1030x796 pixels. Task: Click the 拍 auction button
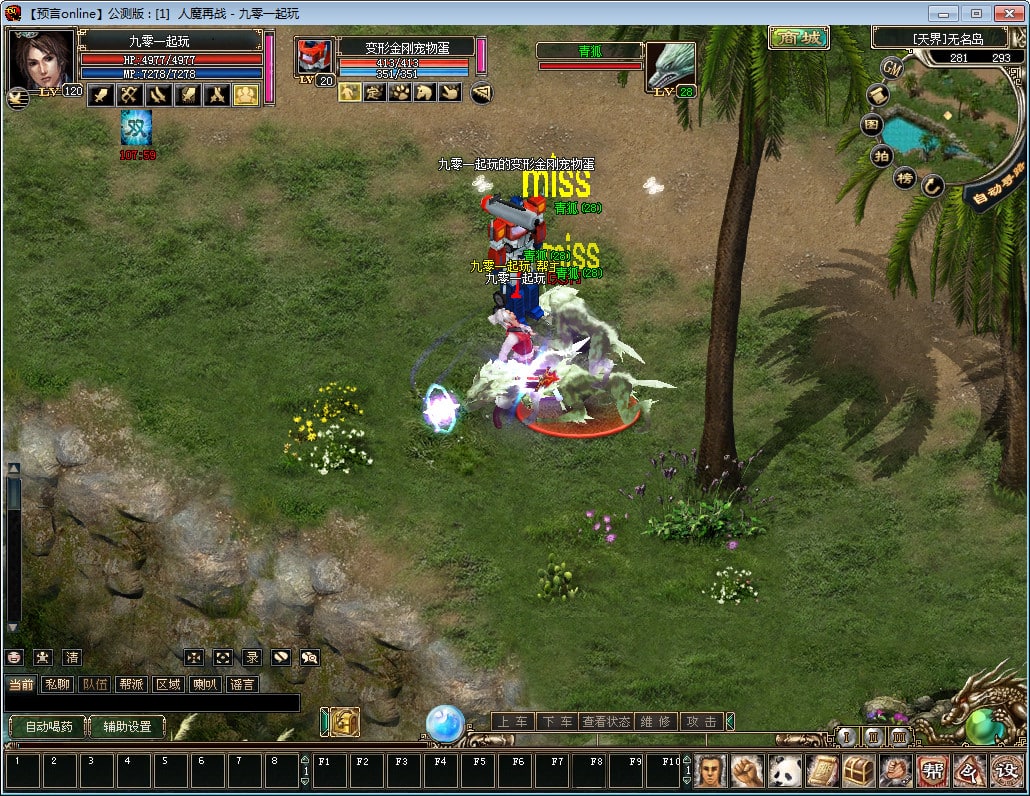click(881, 155)
